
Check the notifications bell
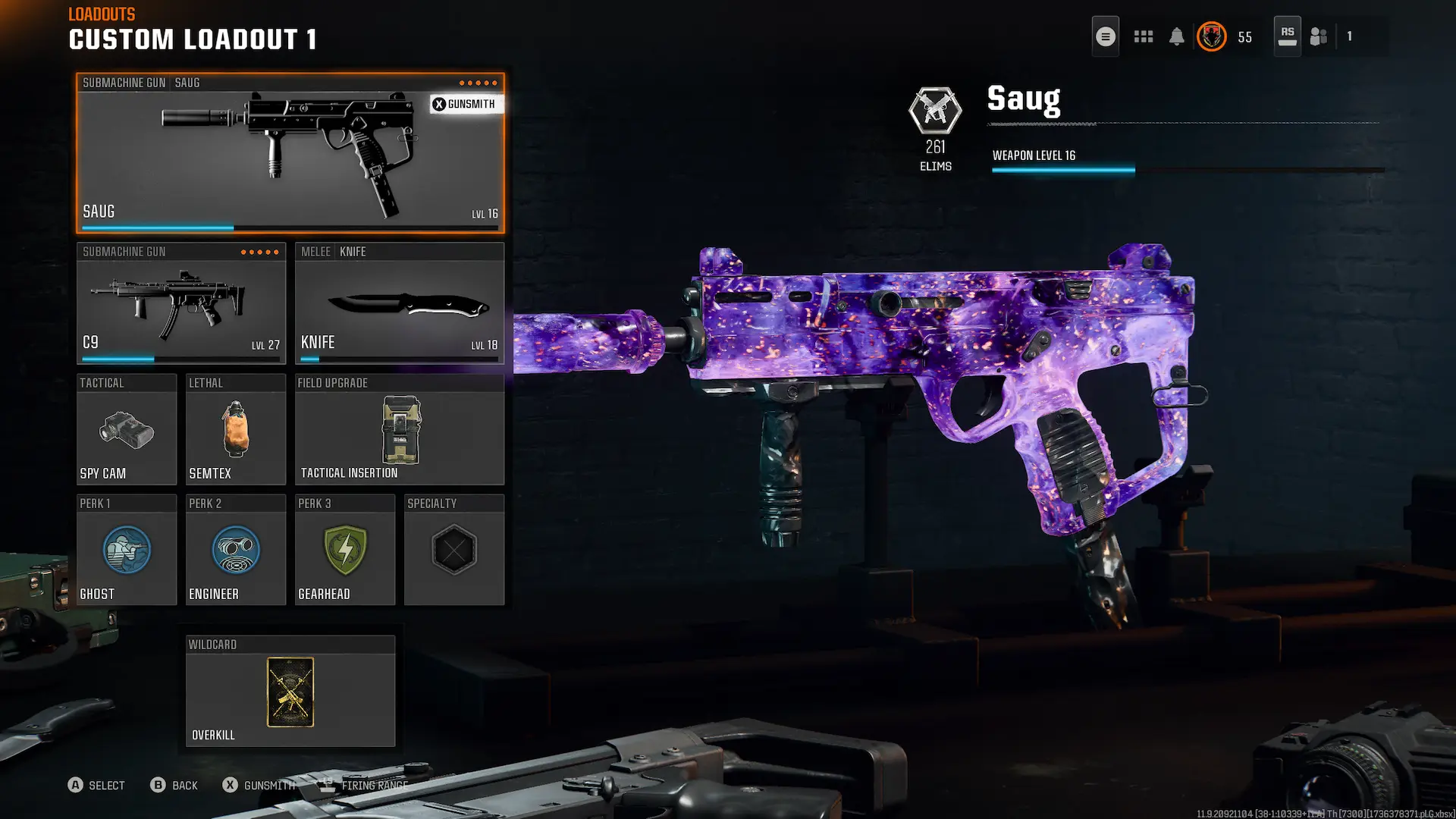[1176, 36]
